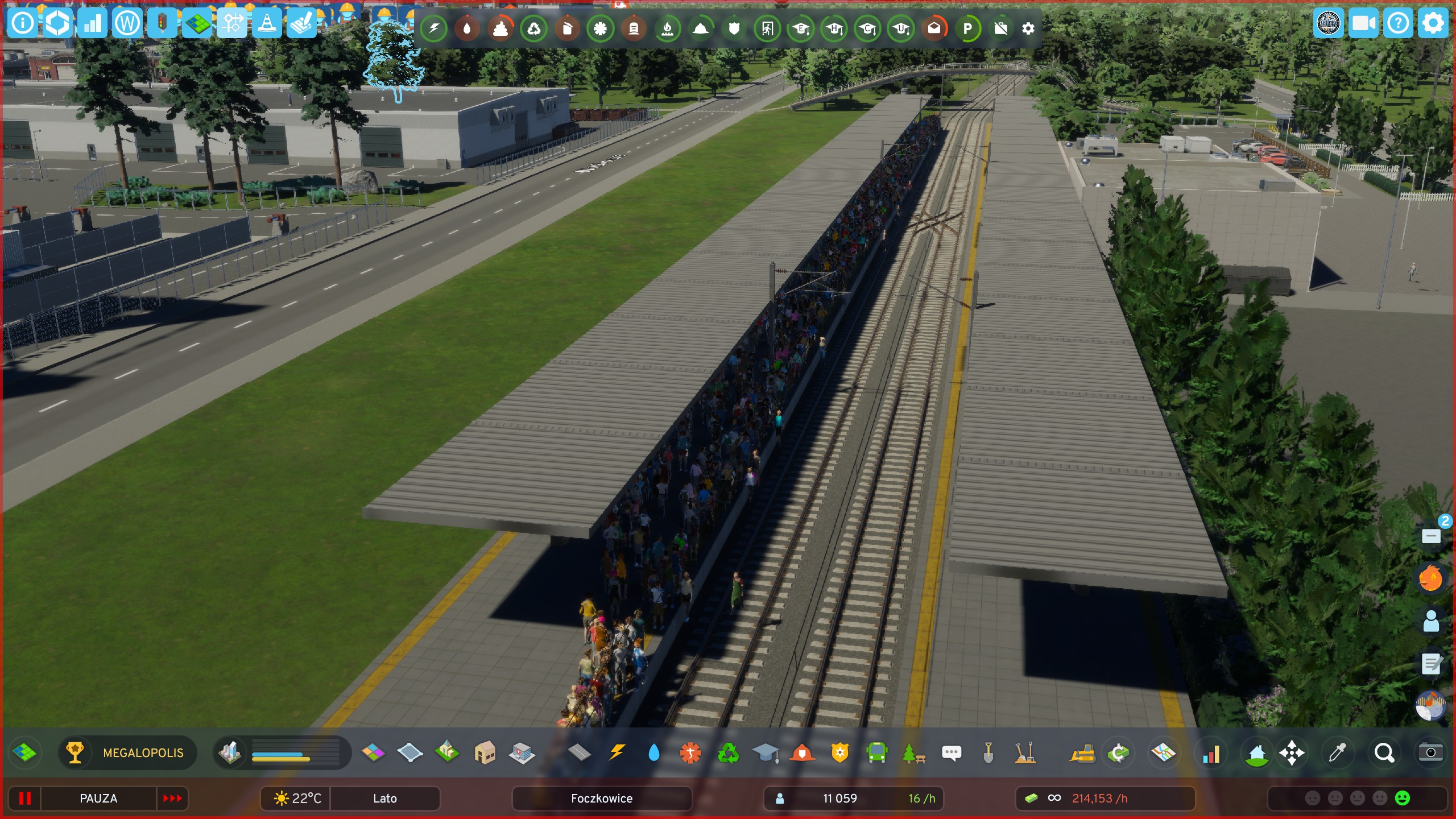Open Chirper with the chat bubble icon
Screen dimensions: 1456x819
pyautogui.click(x=951, y=753)
